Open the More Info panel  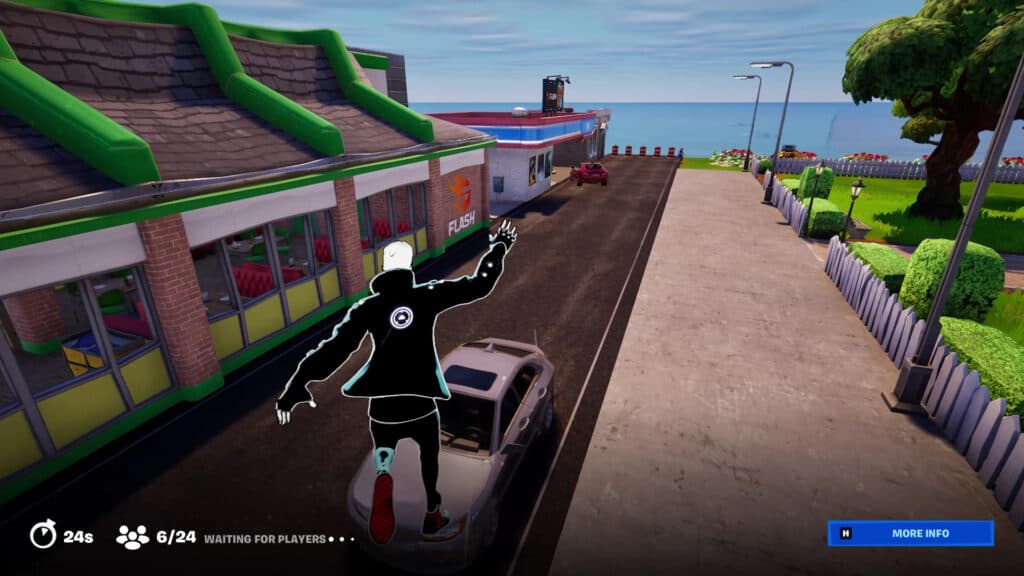(x=910, y=533)
